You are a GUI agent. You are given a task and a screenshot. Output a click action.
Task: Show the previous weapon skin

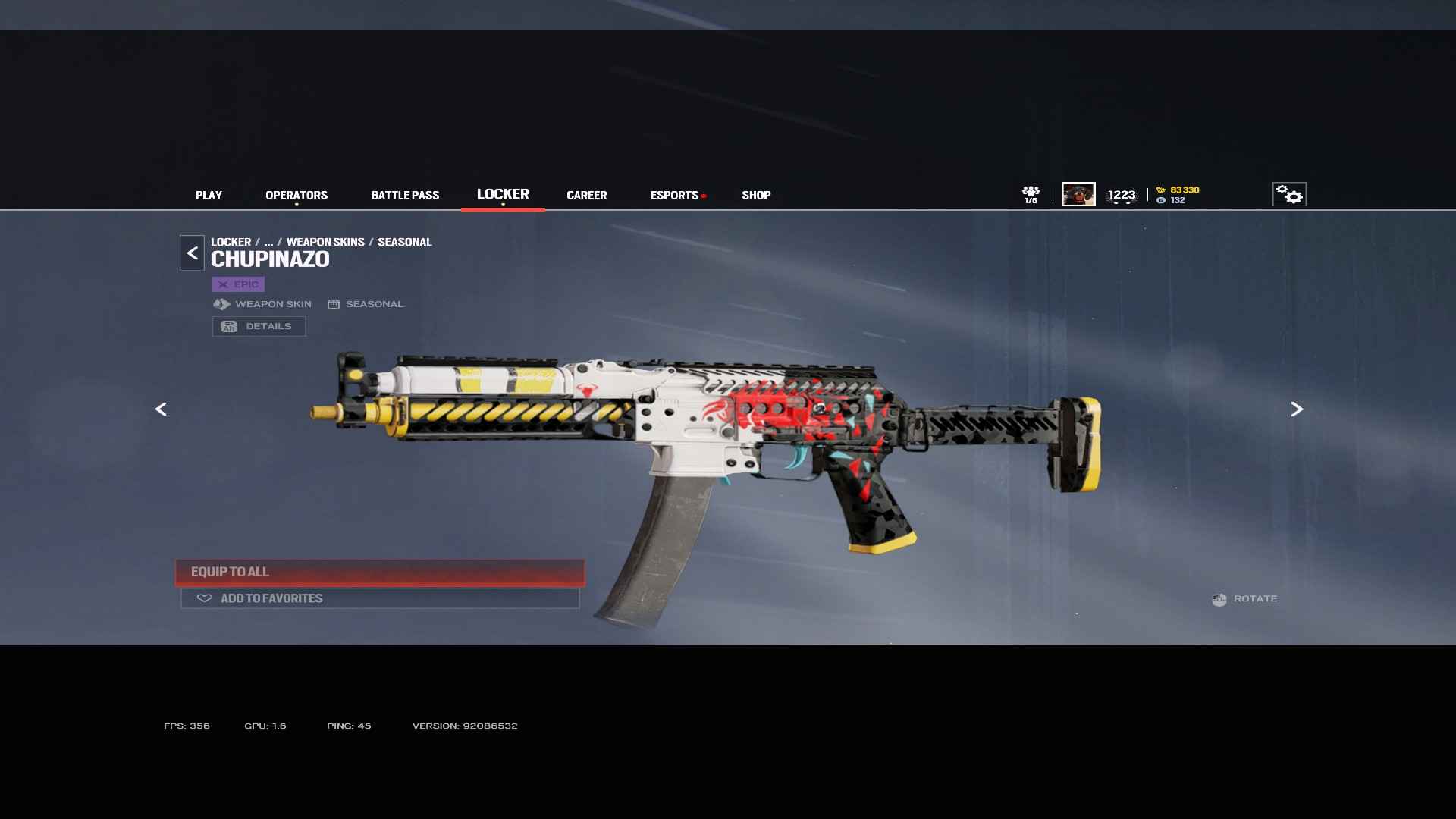tap(161, 409)
